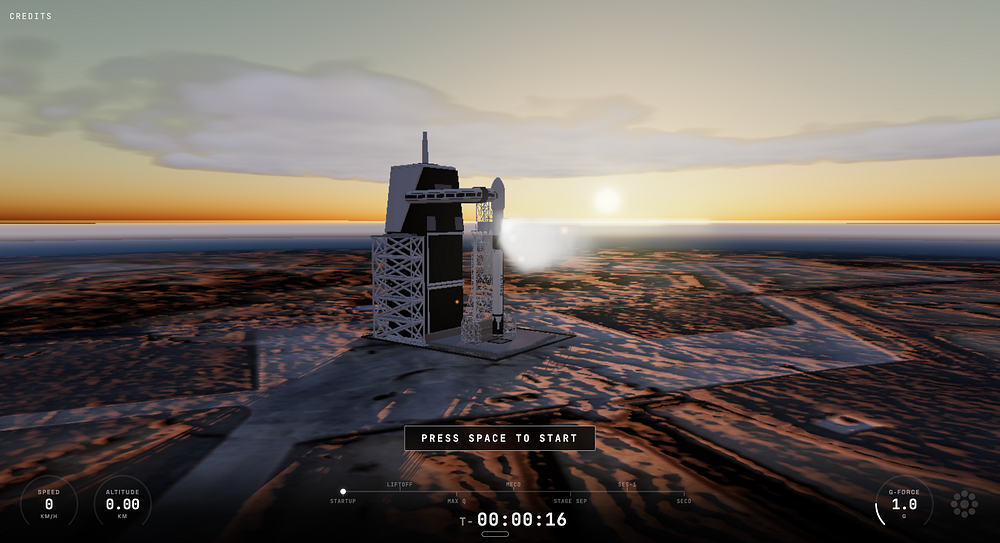Screen dimensions: 1000x543
Task: Select the Startup marker on the timeline
Action: [343, 492]
